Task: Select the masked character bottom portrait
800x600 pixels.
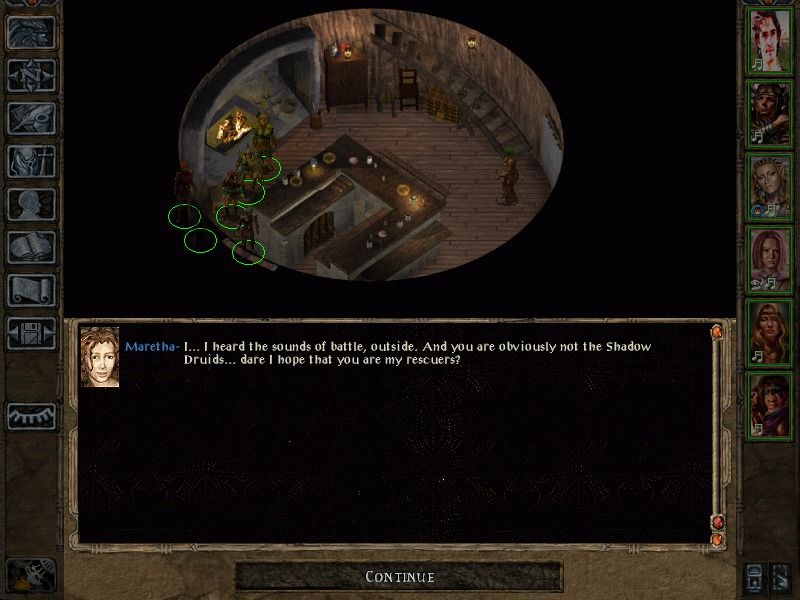Action: (x=771, y=405)
